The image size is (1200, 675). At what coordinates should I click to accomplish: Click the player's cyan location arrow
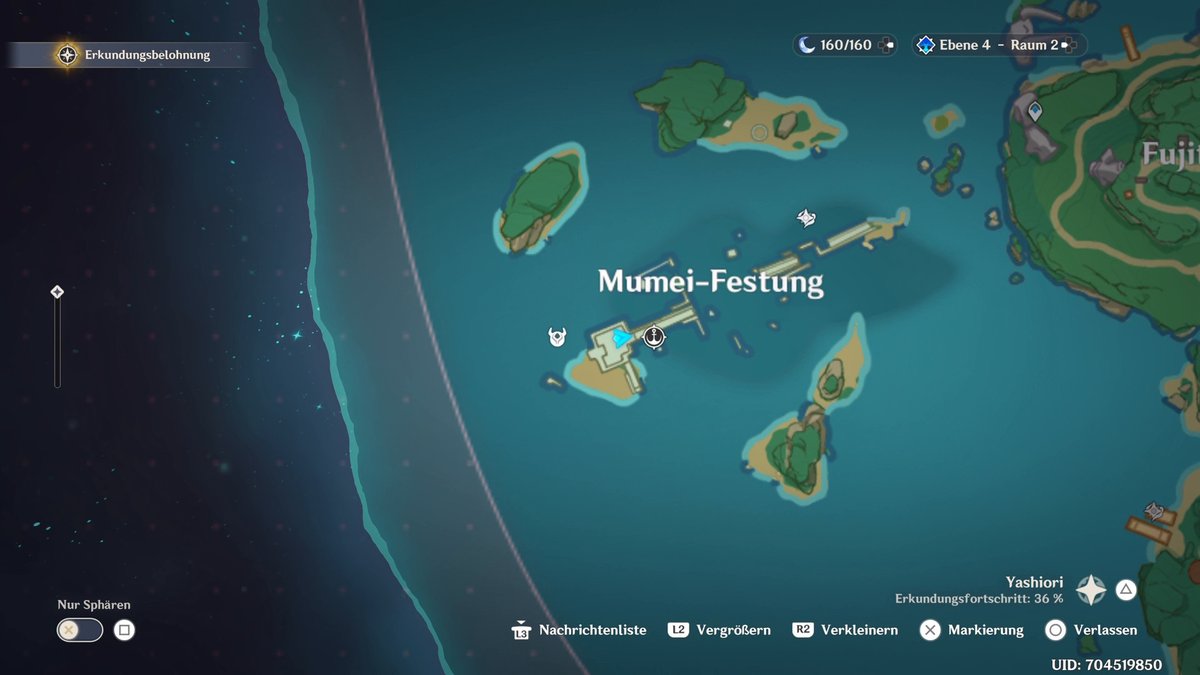pos(622,338)
